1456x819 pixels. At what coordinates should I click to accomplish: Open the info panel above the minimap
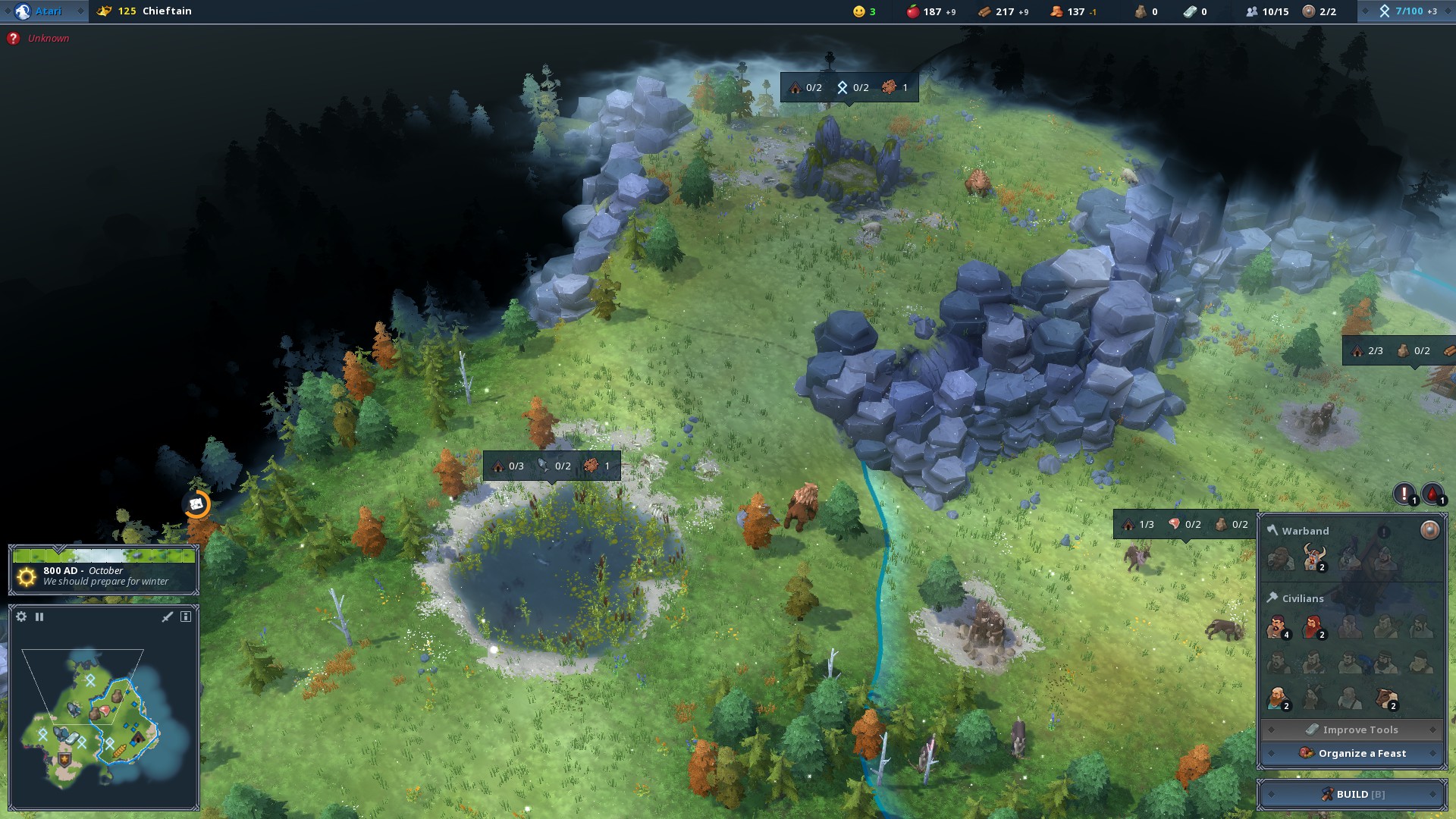click(x=186, y=617)
